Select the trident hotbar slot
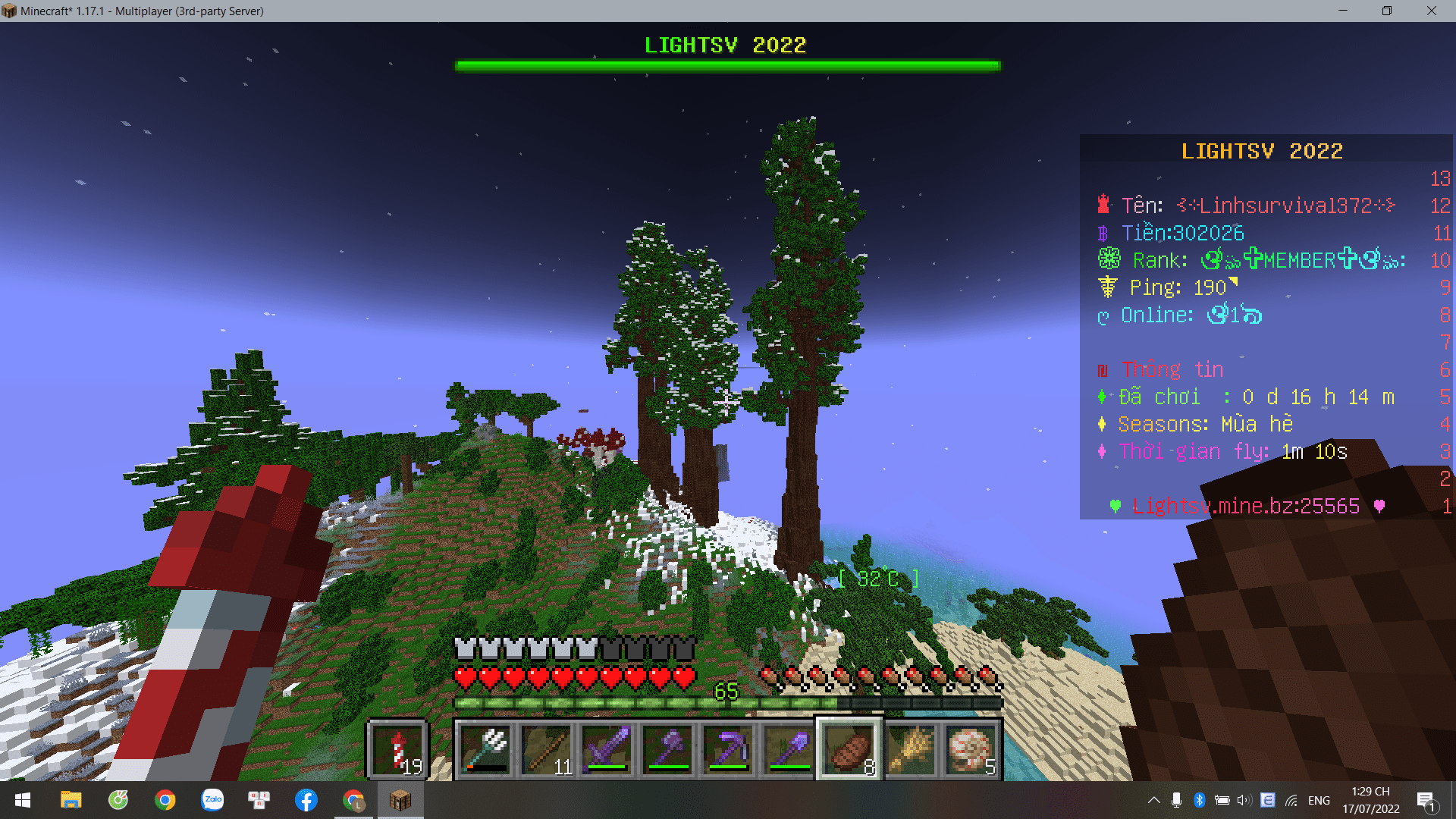Image resolution: width=1456 pixels, height=819 pixels. [x=485, y=748]
